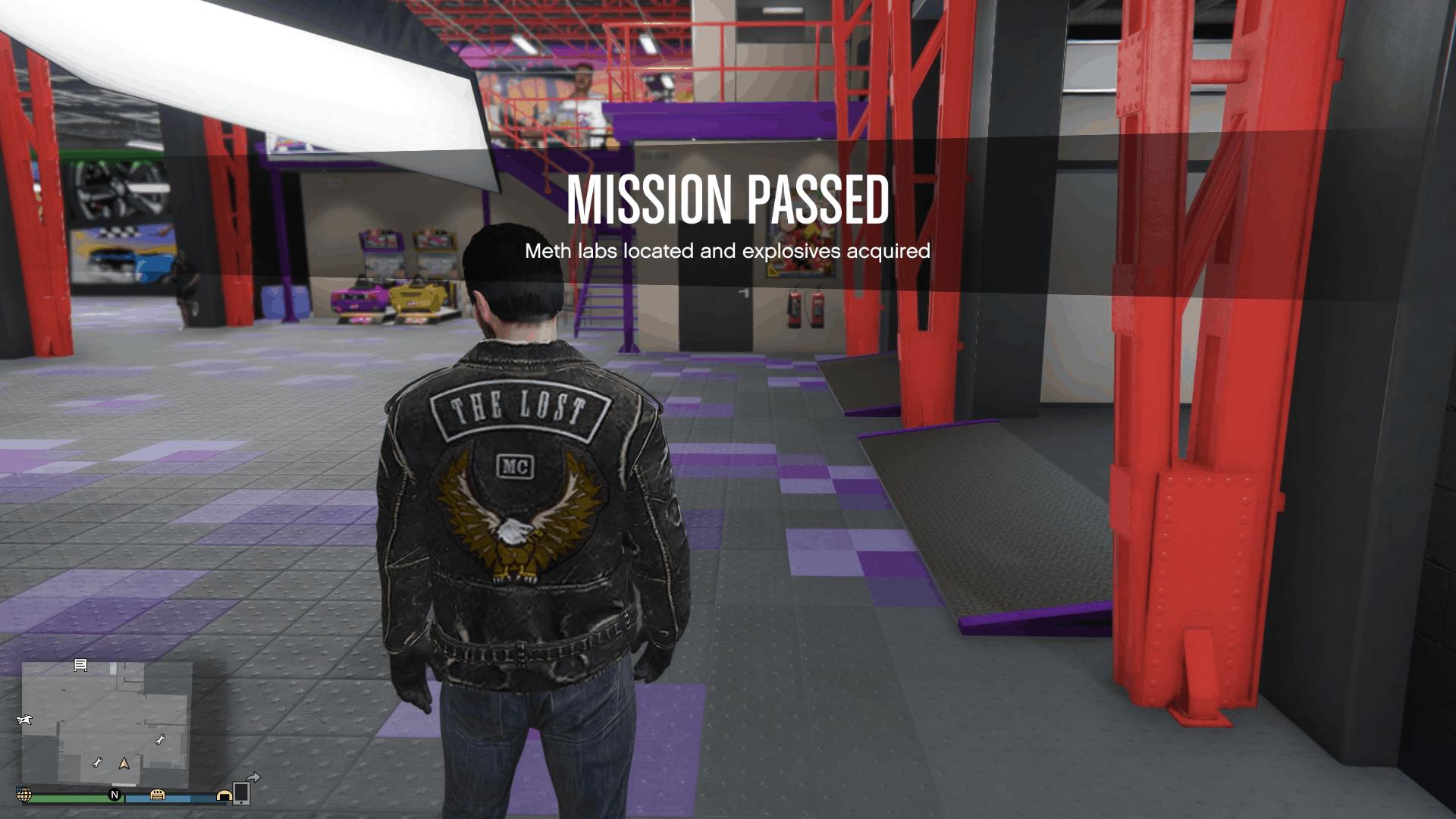Select the running animal blip beside minimap
This screenshot has height=819, width=1456.
coord(24,719)
